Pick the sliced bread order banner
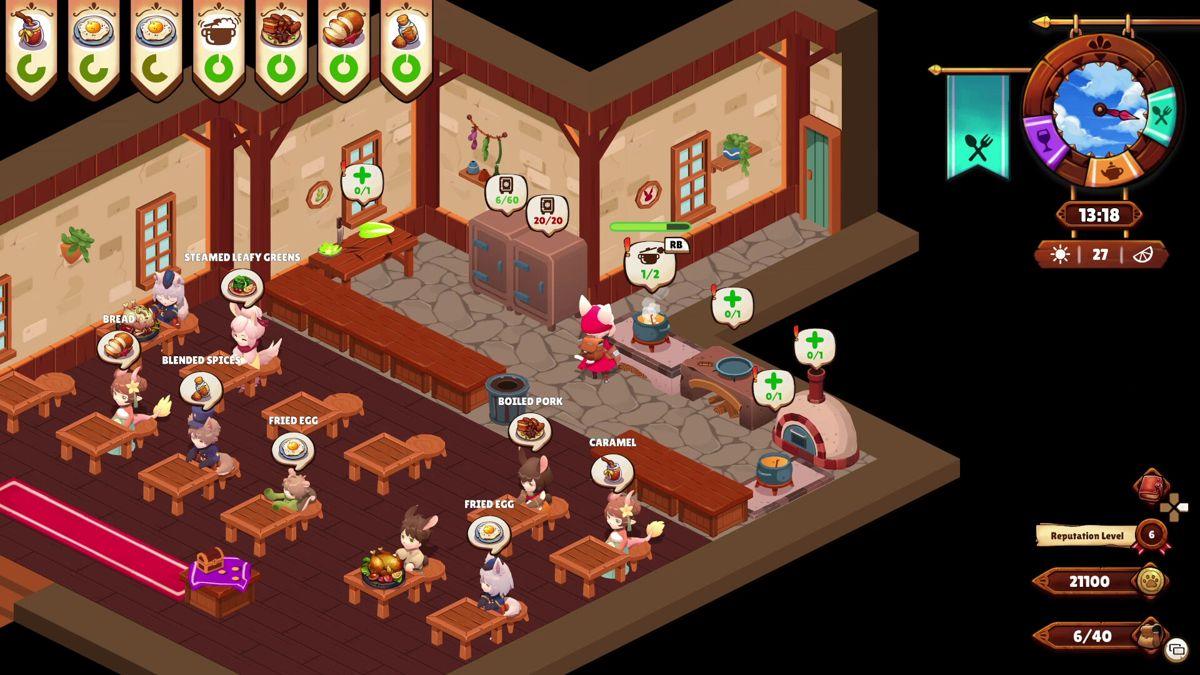 click(343, 45)
